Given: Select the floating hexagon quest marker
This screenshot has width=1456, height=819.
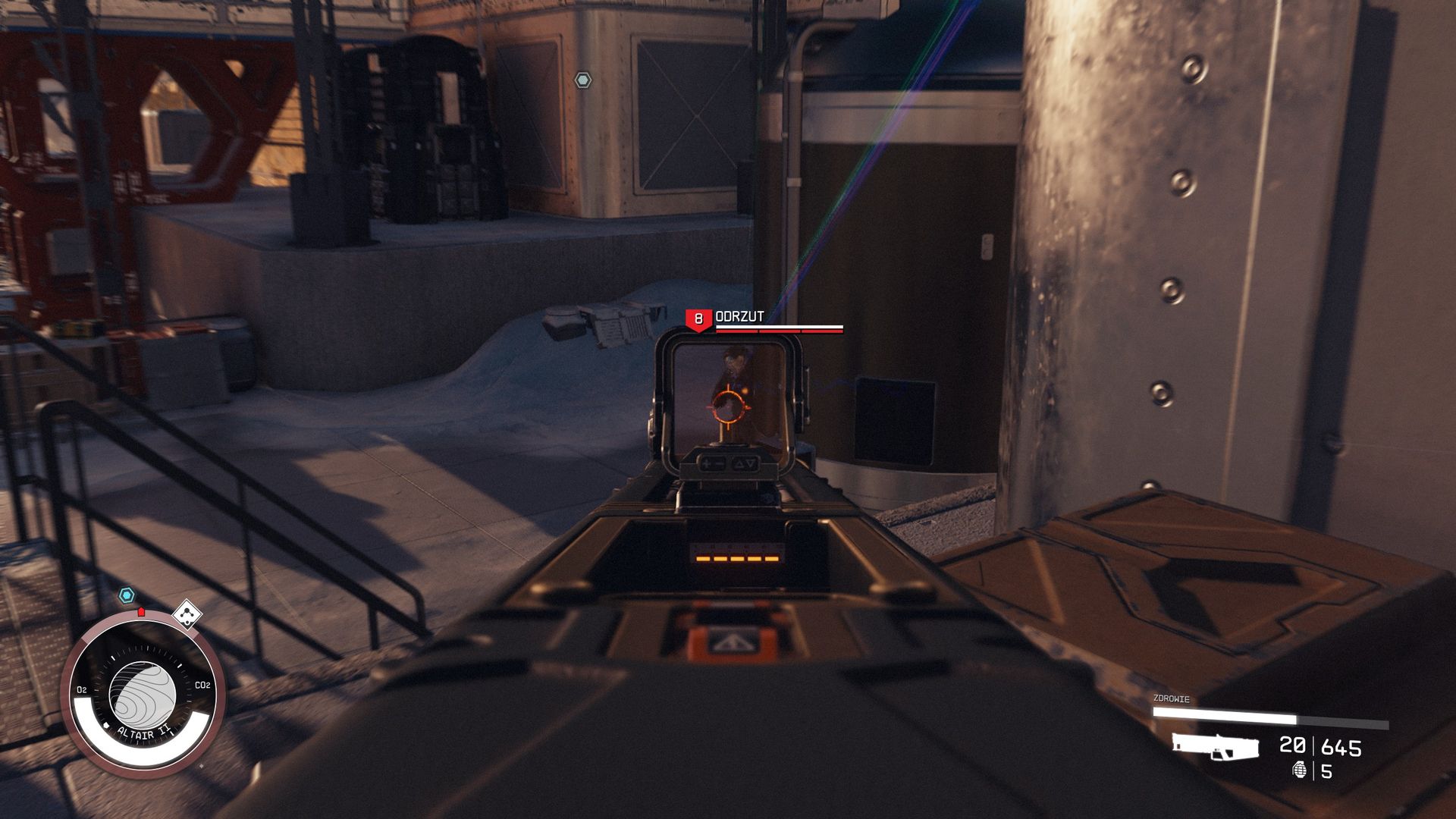Looking at the screenshot, I should coord(582,80).
